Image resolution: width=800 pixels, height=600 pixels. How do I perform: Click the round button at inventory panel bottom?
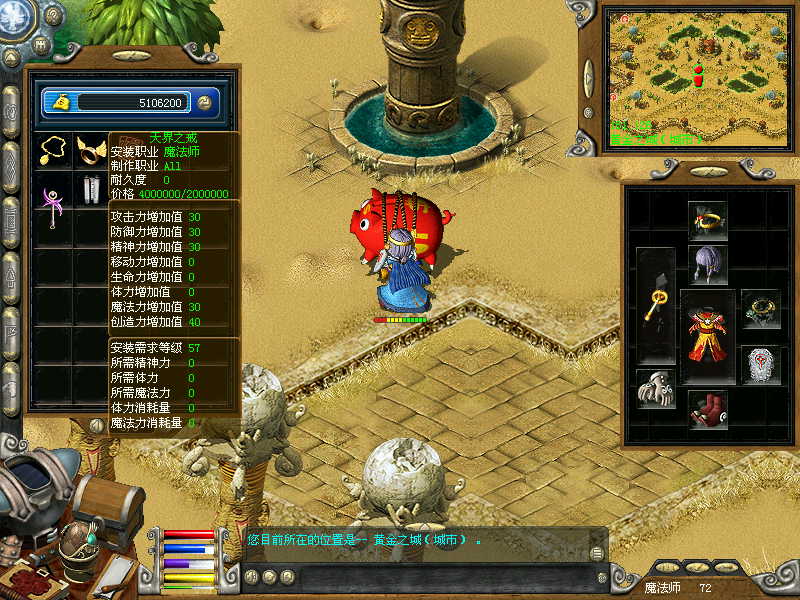pyautogui.click(x=97, y=424)
